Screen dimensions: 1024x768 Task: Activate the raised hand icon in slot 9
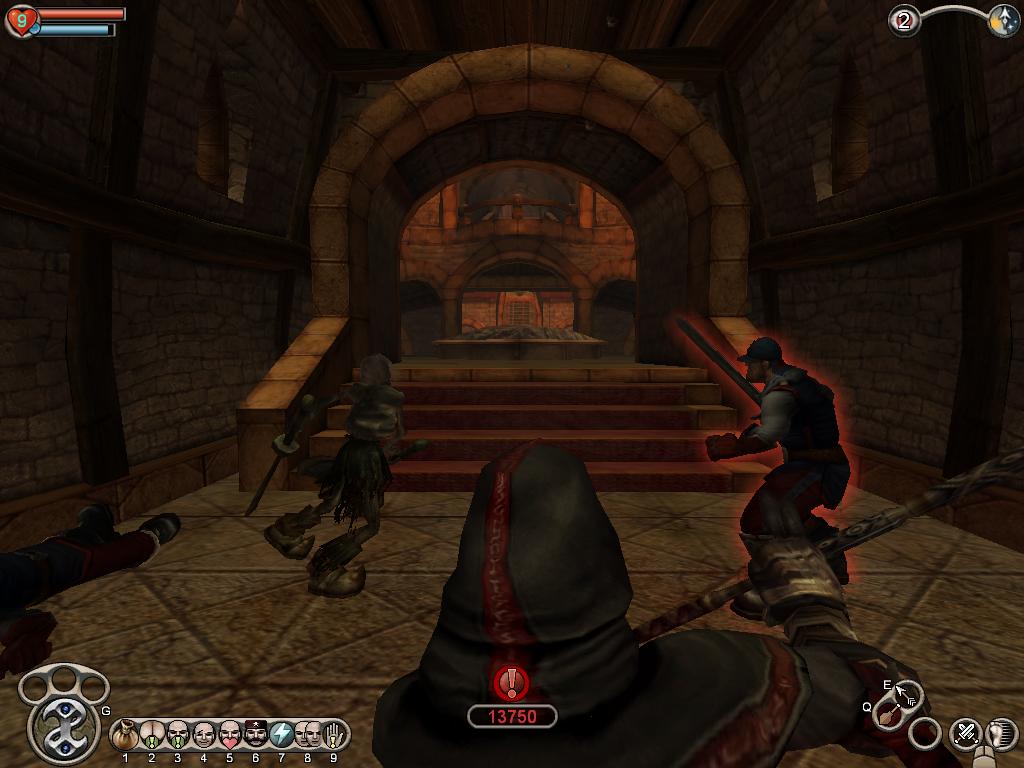tap(333, 735)
